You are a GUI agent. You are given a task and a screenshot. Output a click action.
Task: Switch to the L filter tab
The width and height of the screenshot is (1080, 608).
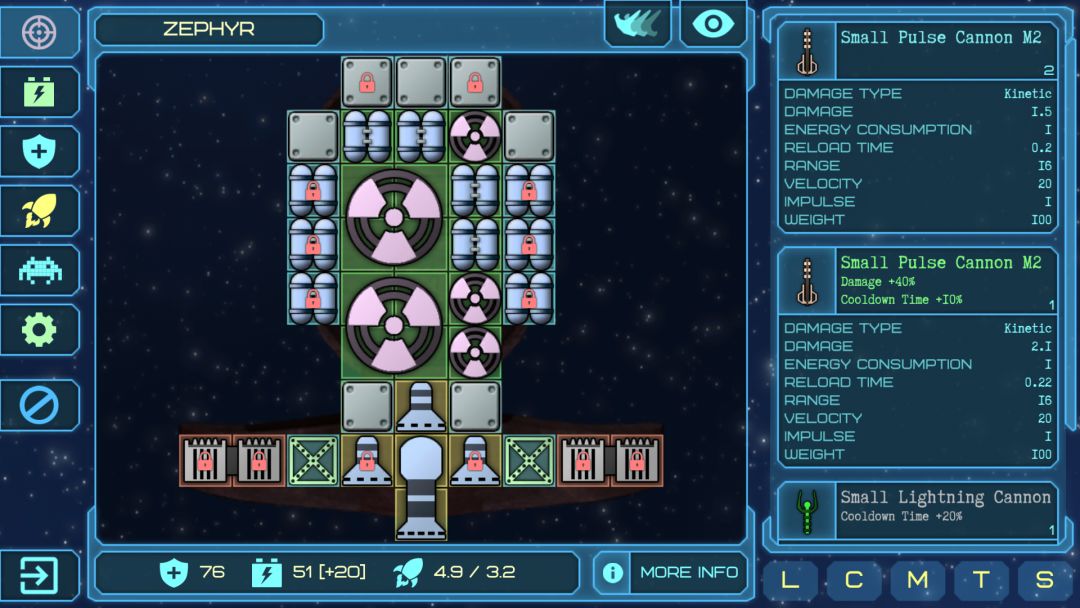pyautogui.click(x=790, y=580)
